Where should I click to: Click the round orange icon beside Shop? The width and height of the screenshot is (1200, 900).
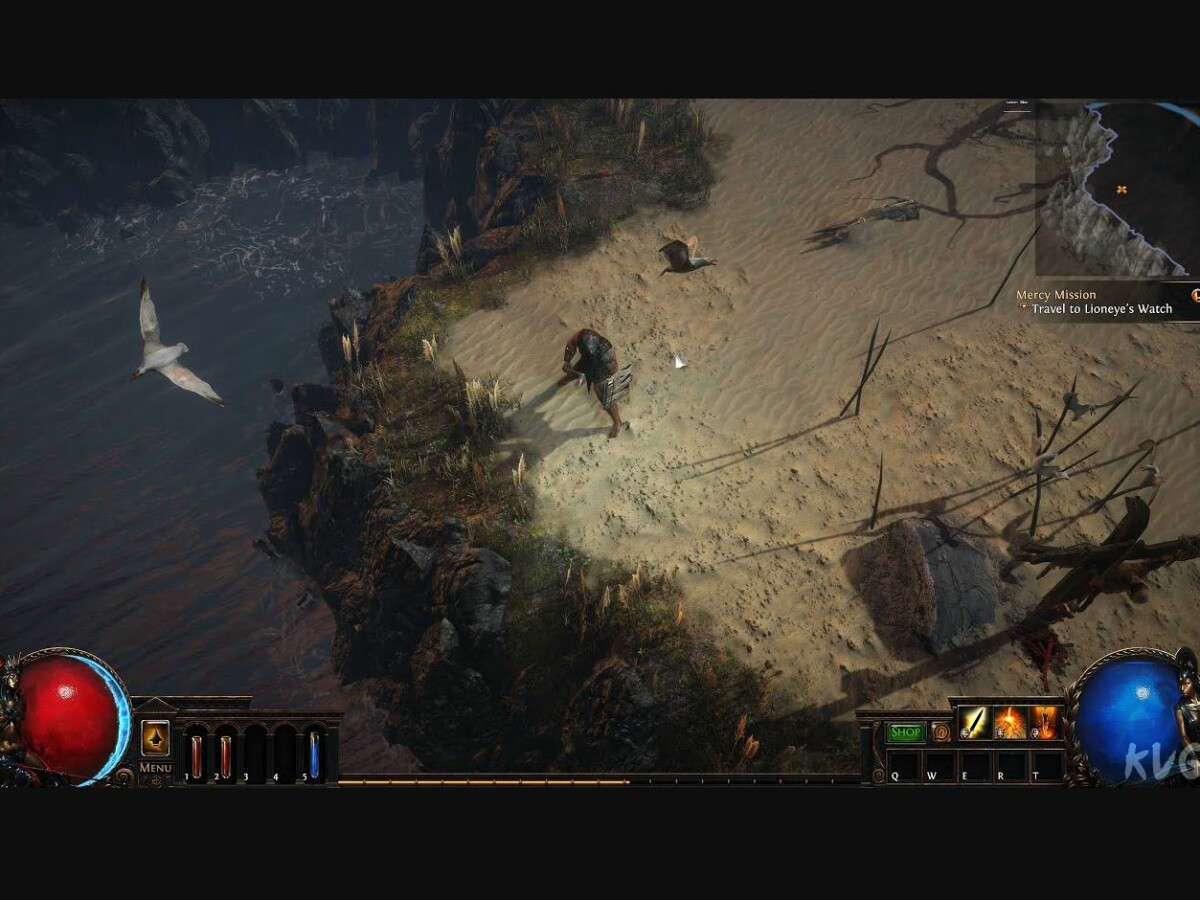click(940, 732)
